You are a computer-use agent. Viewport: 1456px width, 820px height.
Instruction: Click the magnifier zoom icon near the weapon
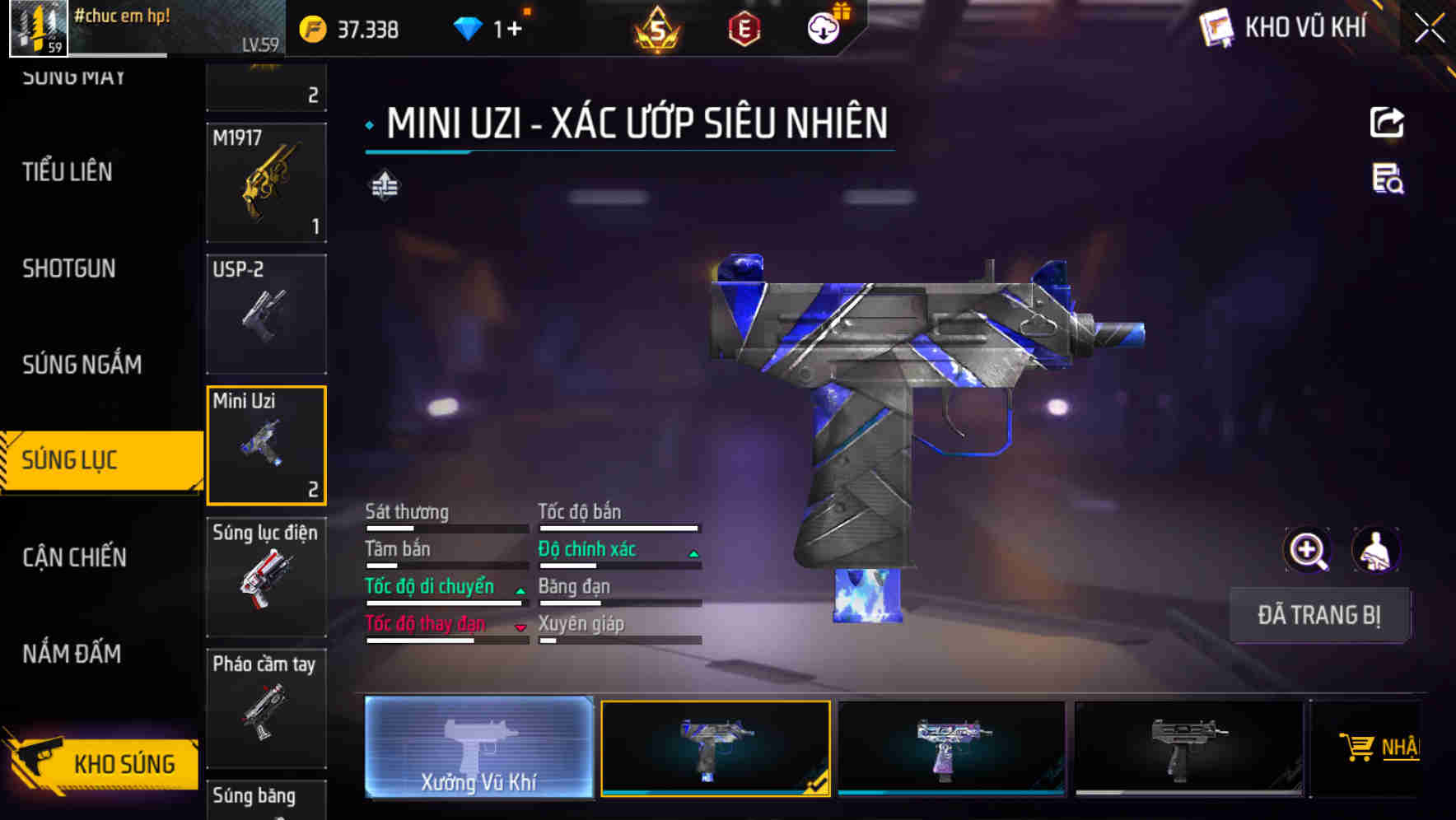tap(1306, 550)
